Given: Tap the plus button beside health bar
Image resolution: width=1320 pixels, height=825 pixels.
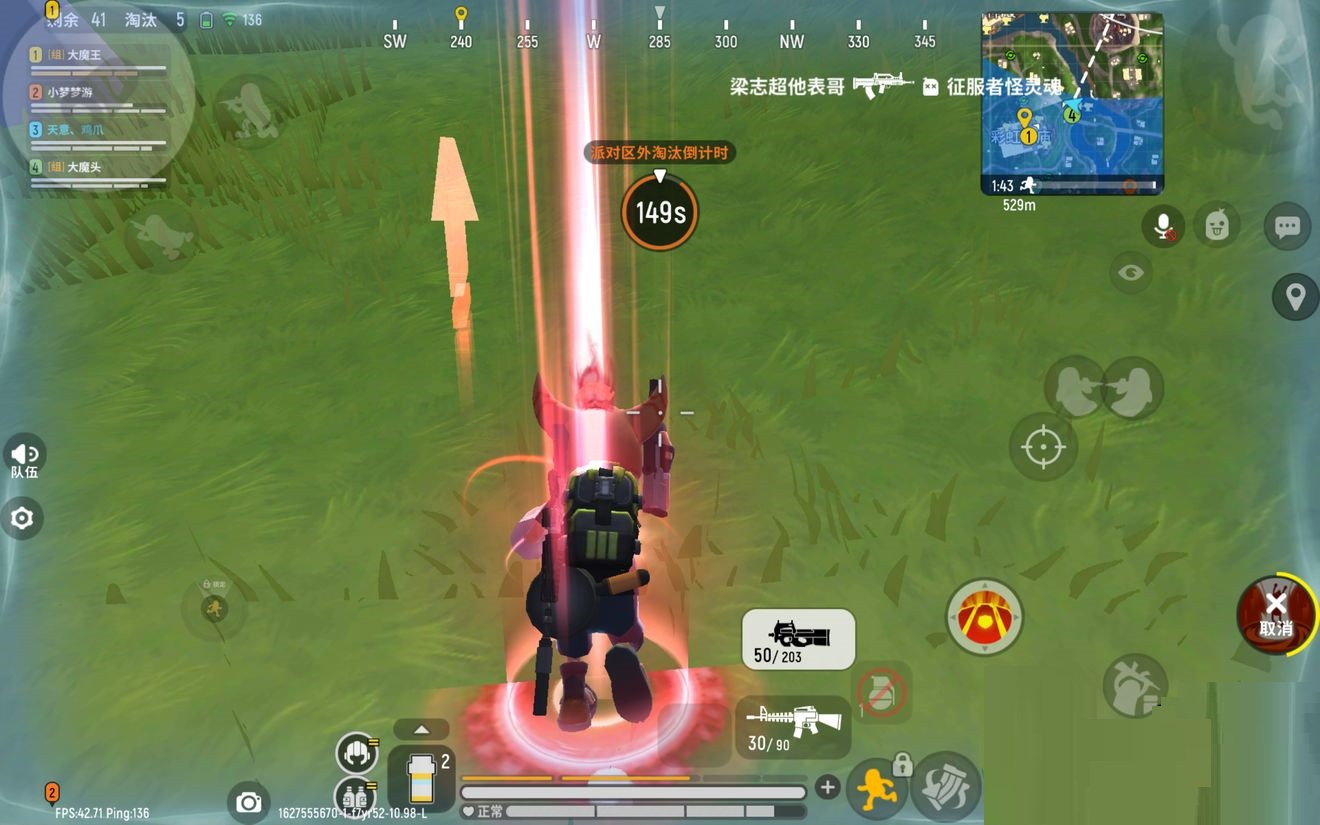Looking at the screenshot, I should coord(827,788).
